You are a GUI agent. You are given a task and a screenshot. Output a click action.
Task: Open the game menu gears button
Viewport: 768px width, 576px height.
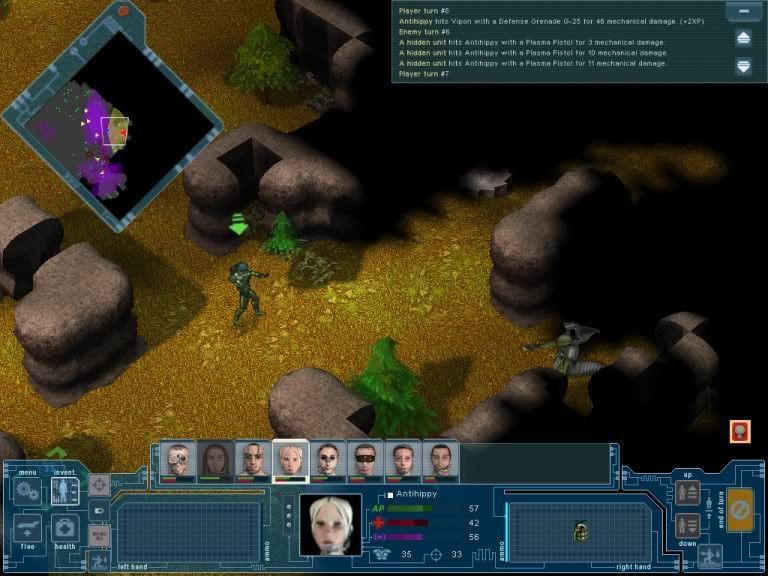(26, 491)
